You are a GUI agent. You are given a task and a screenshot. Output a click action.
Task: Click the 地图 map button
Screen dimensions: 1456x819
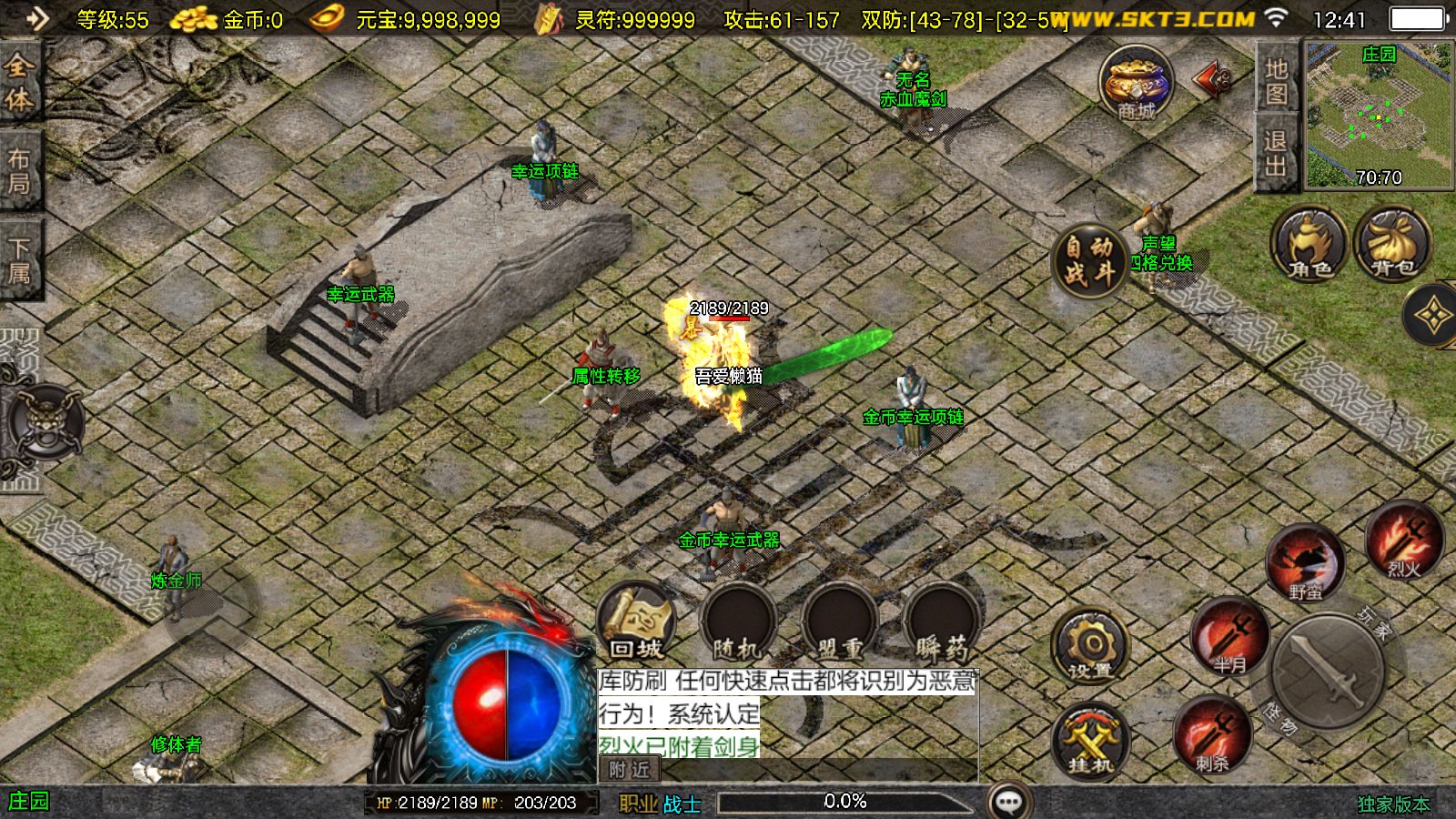pos(1276,80)
